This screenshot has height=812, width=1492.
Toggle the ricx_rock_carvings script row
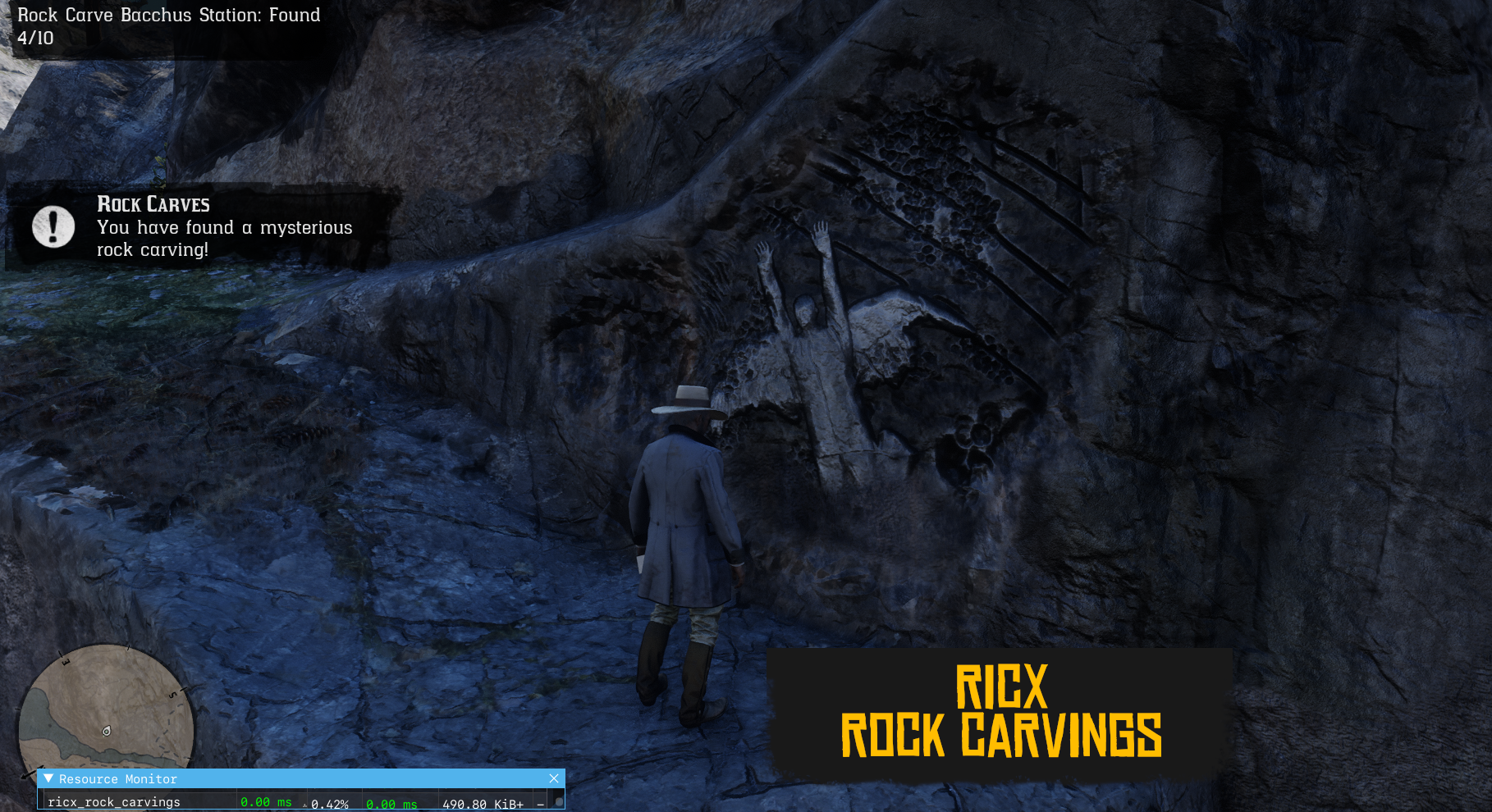point(115,801)
